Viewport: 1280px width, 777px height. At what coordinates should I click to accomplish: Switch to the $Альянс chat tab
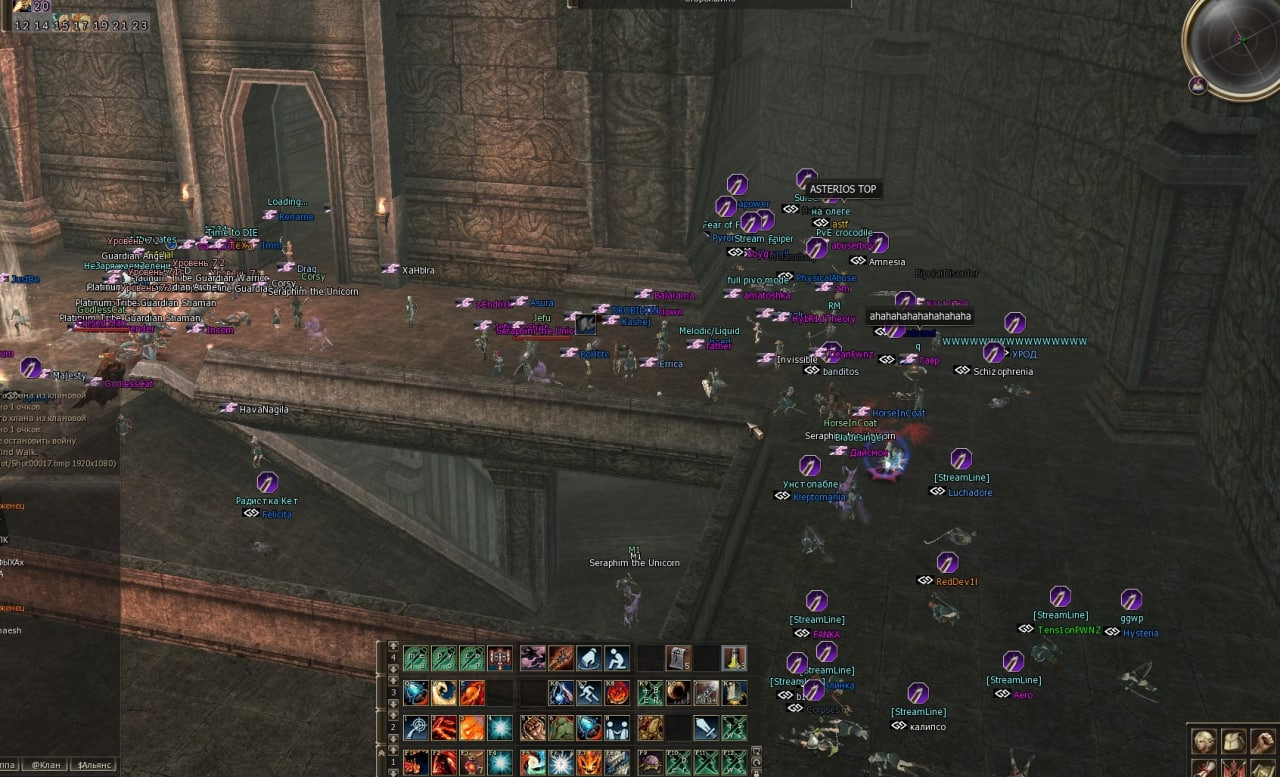95,765
